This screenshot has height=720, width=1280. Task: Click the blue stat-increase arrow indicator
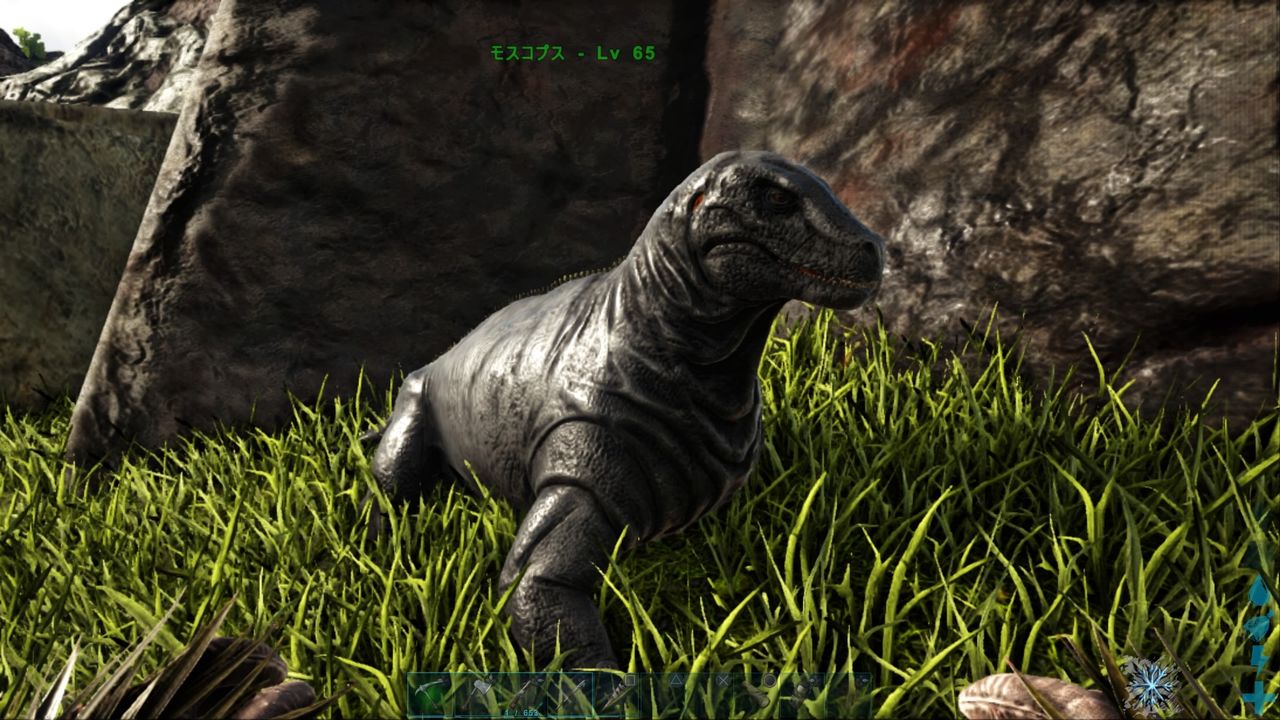(x=1259, y=688)
